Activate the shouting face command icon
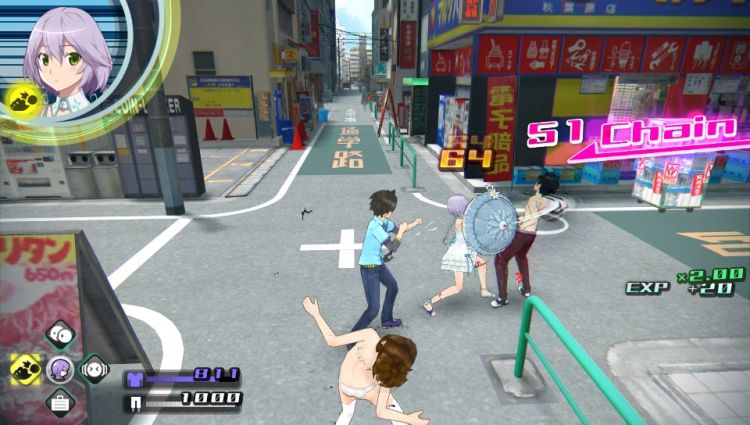The image size is (750, 425). click(95, 368)
